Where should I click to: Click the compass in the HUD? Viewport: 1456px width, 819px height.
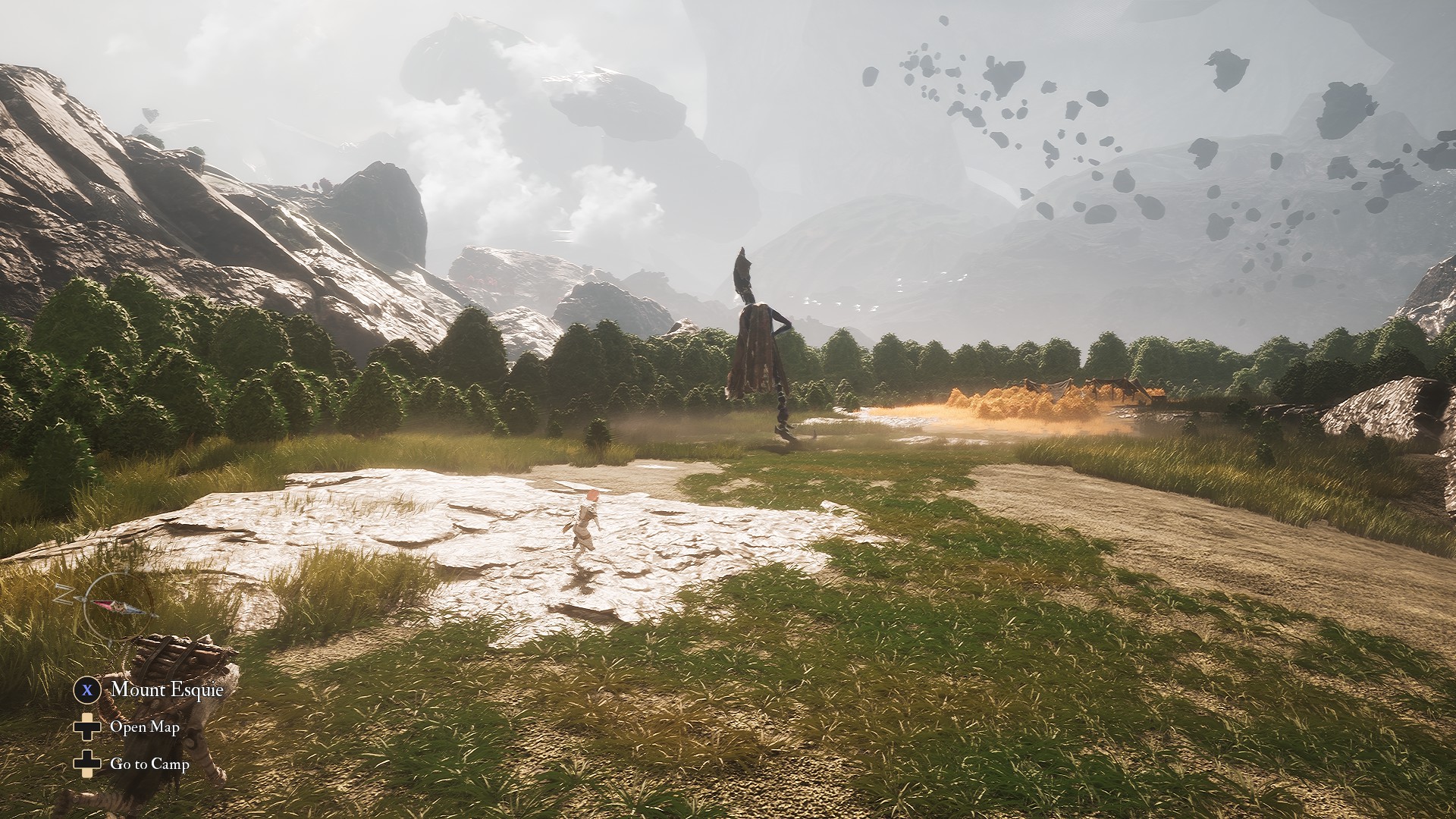point(114,606)
